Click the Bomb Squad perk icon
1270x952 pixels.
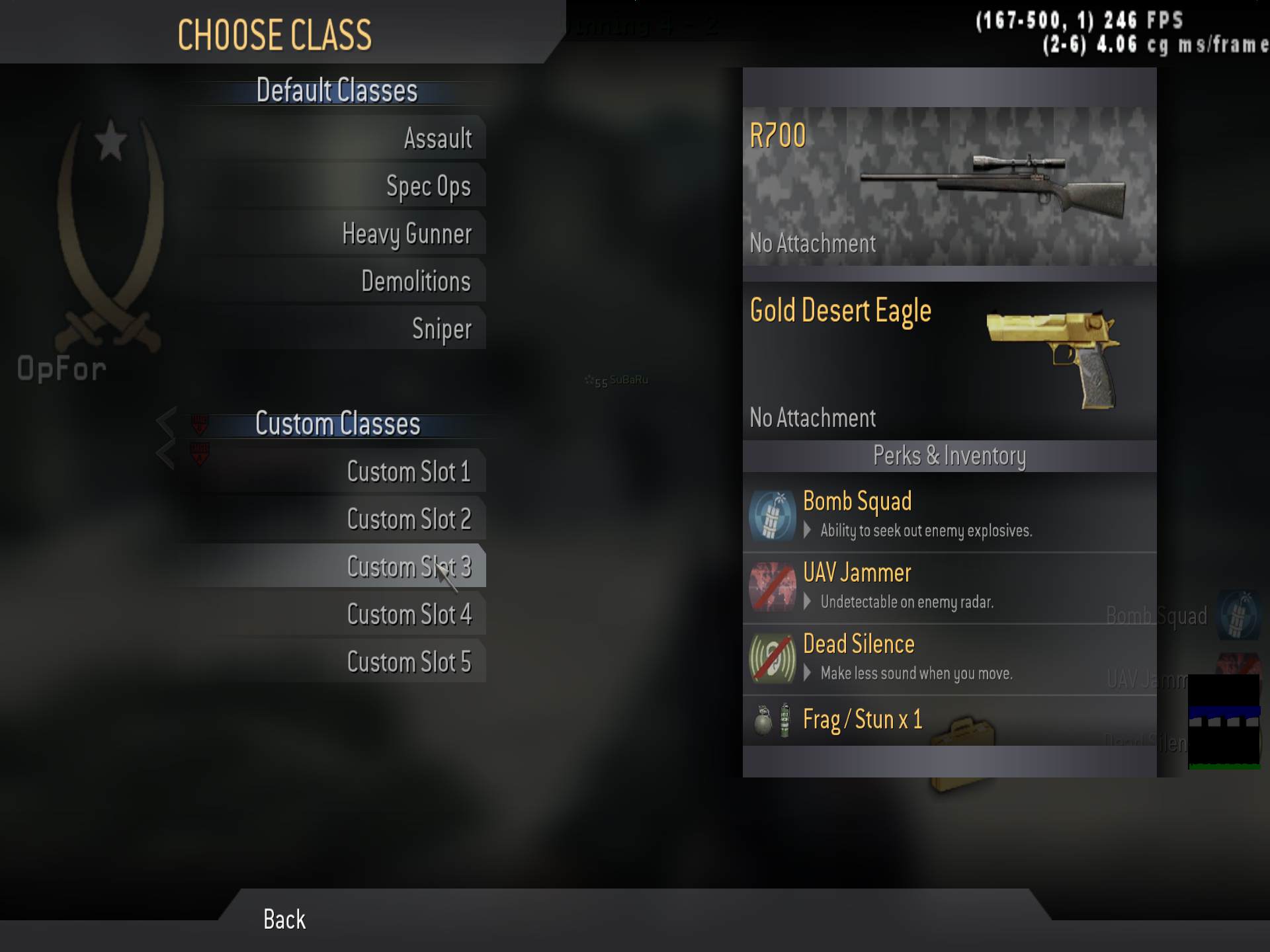tap(771, 515)
